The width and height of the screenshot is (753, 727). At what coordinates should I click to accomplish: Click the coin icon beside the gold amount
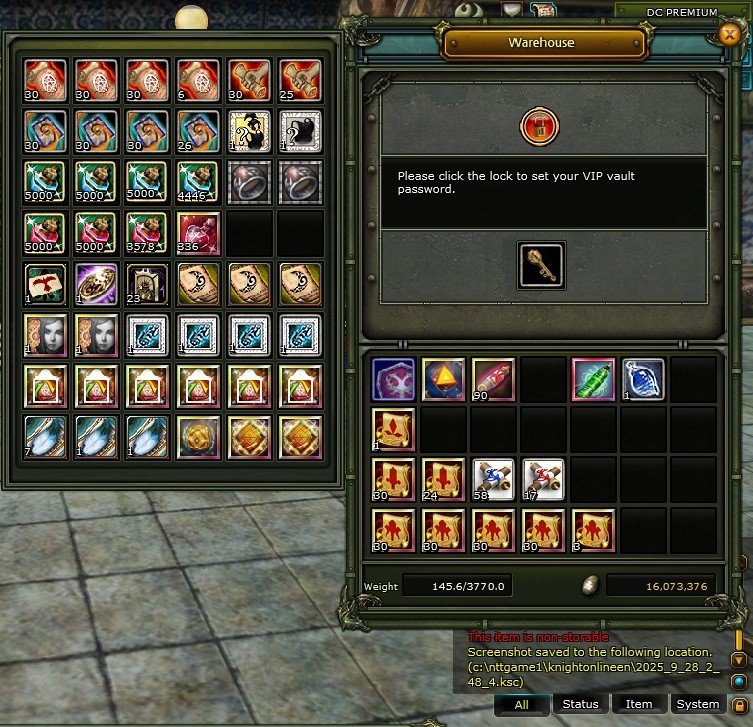point(590,586)
